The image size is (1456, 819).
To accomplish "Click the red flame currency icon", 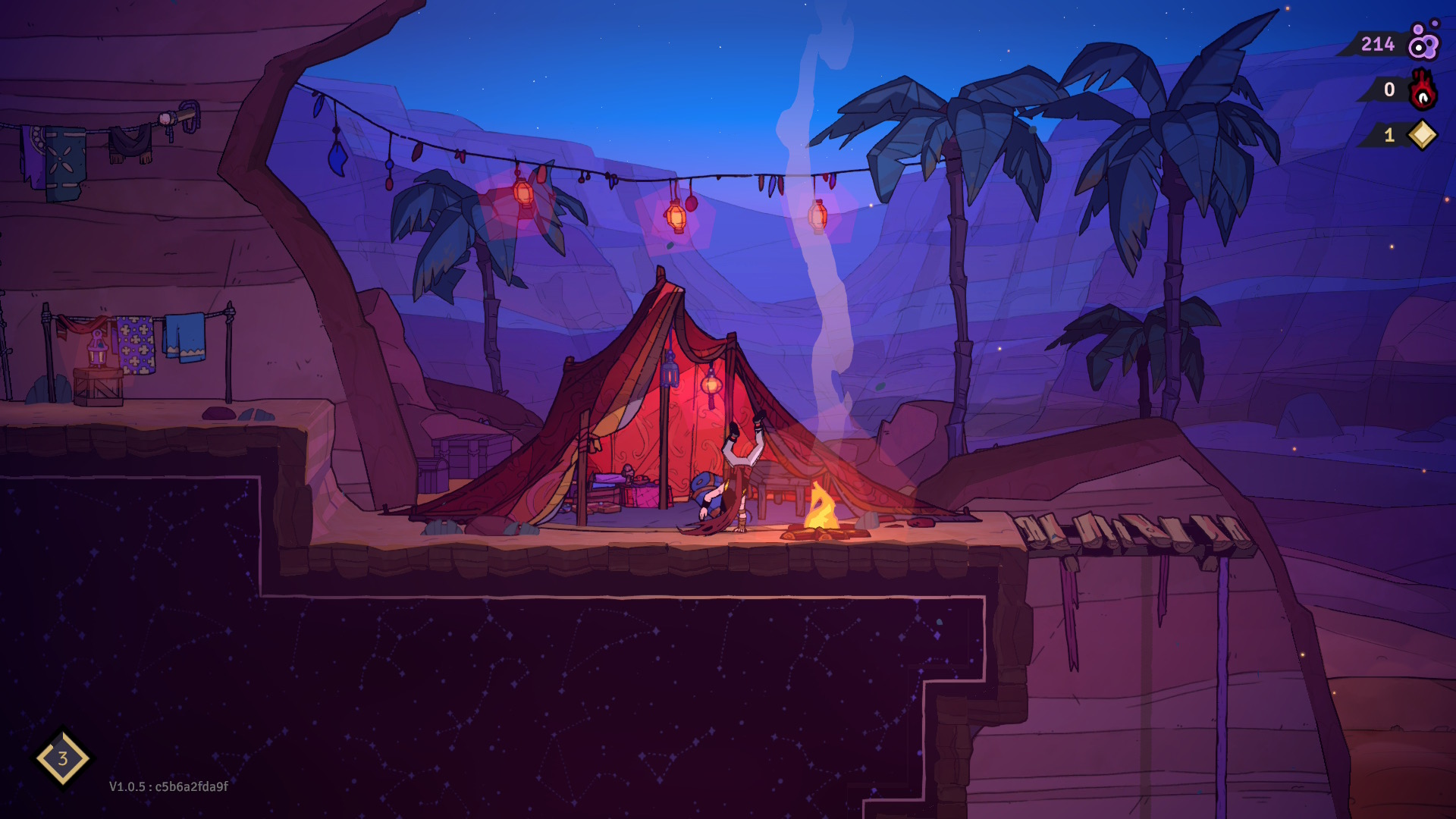I will coord(1423,90).
